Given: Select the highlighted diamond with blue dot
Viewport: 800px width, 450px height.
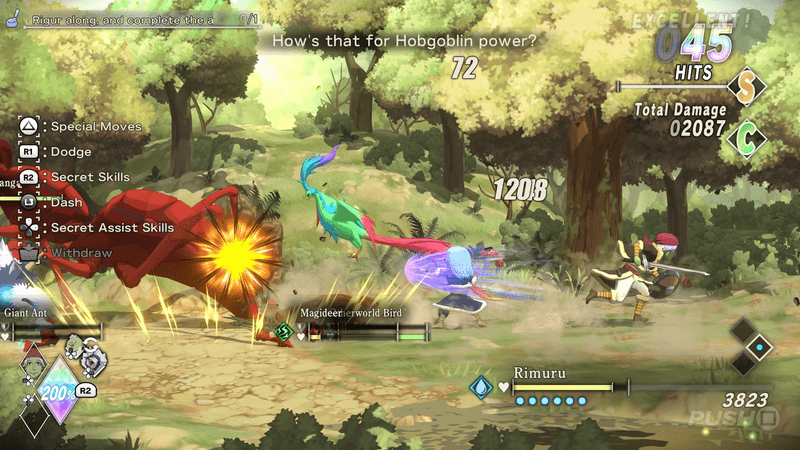Looking at the screenshot, I should 761,348.
